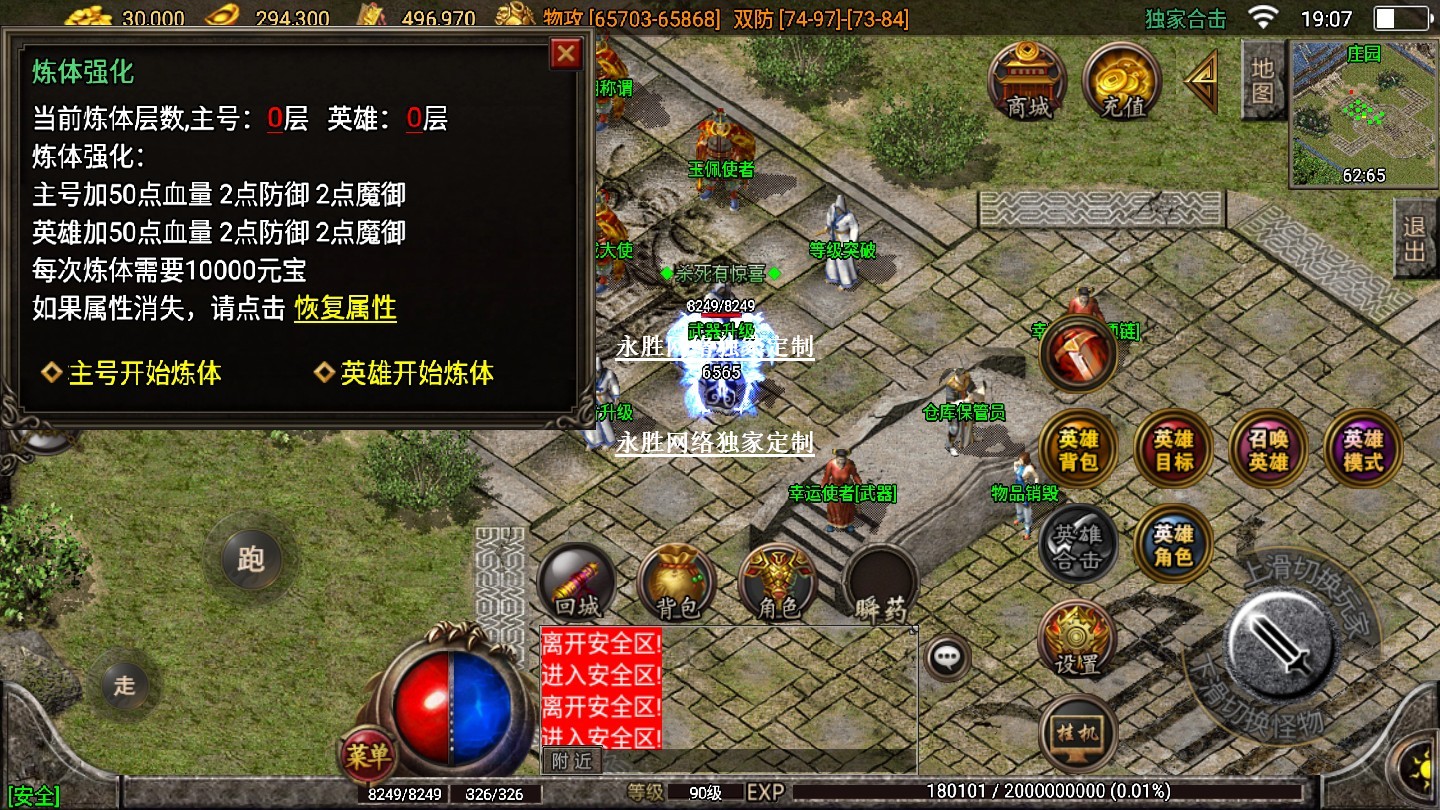Use the 回城 return-to-town scroll

(x=577, y=585)
